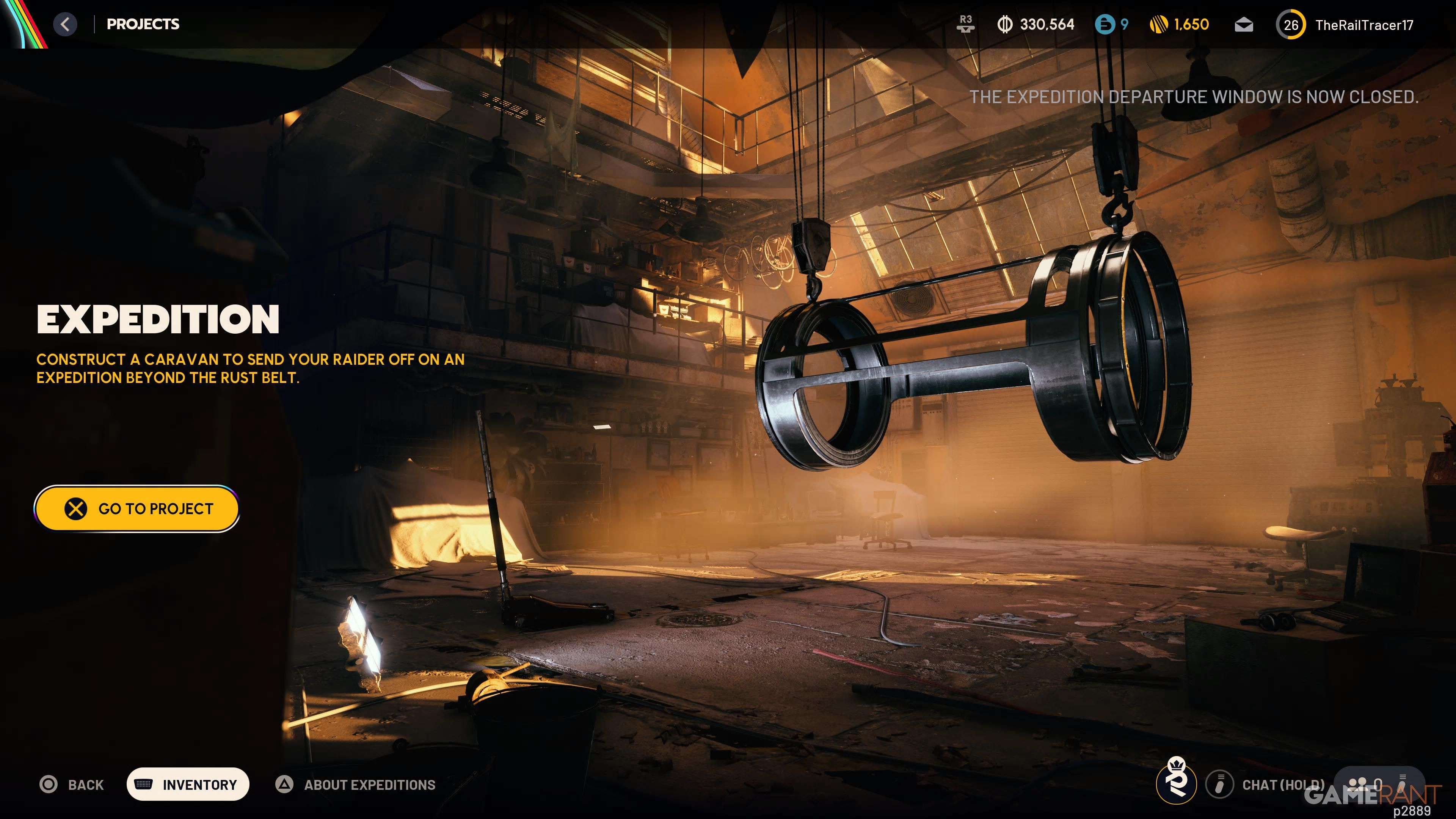
Task: Click the Go To Project button
Action: (137, 509)
